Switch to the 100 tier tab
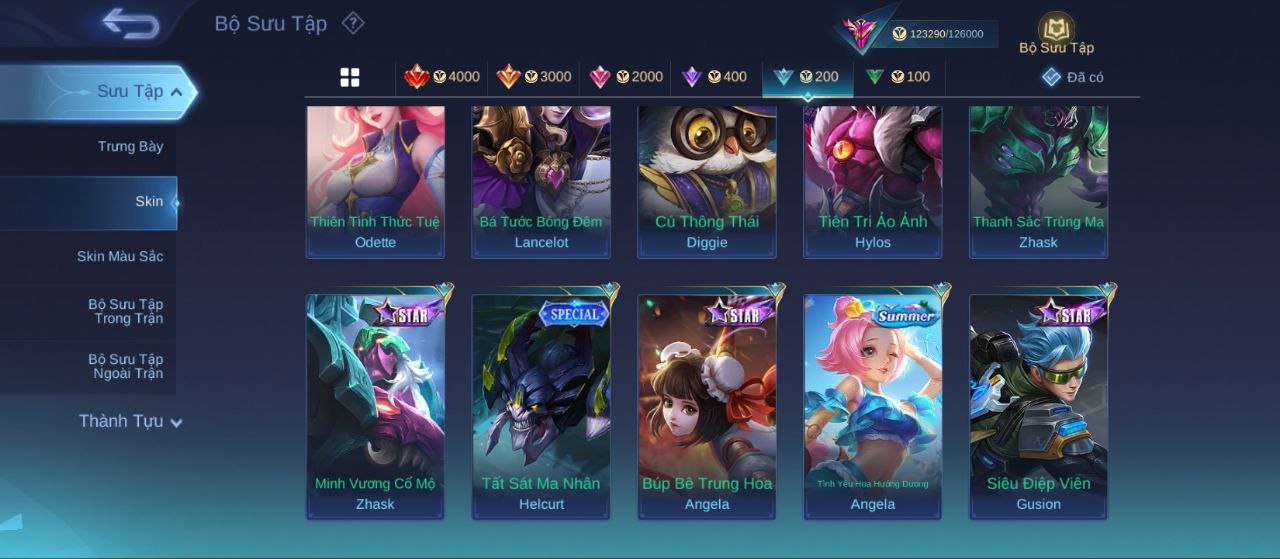 [x=898, y=77]
